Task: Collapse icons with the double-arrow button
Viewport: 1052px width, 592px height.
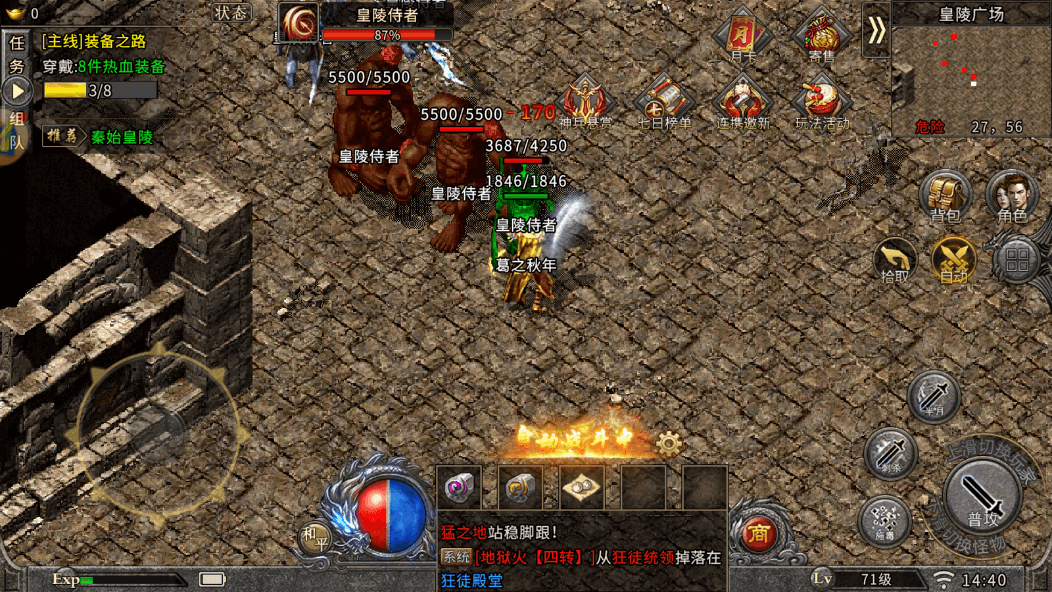Action: pyautogui.click(x=876, y=31)
